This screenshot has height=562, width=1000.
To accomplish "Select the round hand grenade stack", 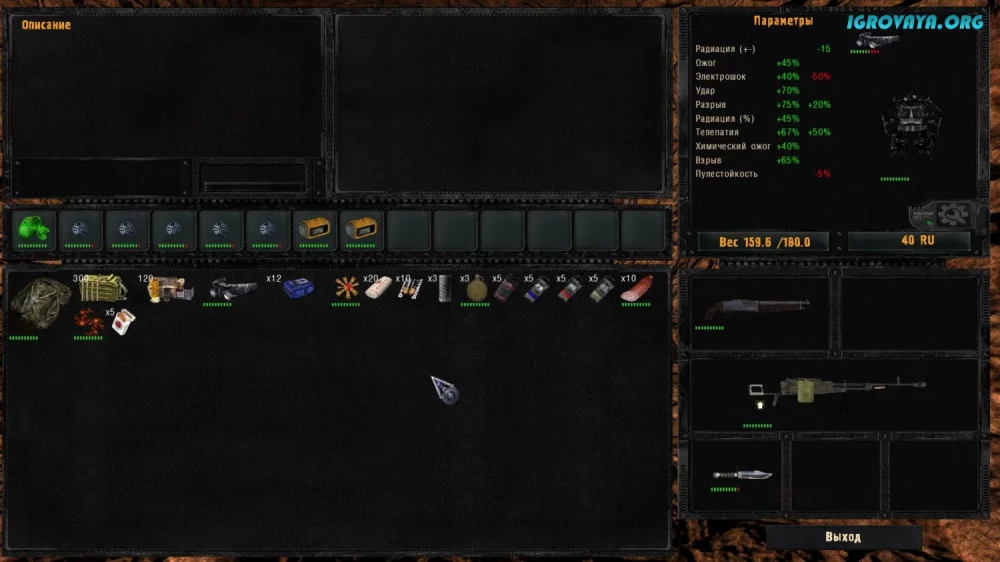I will click(x=476, y=289).
